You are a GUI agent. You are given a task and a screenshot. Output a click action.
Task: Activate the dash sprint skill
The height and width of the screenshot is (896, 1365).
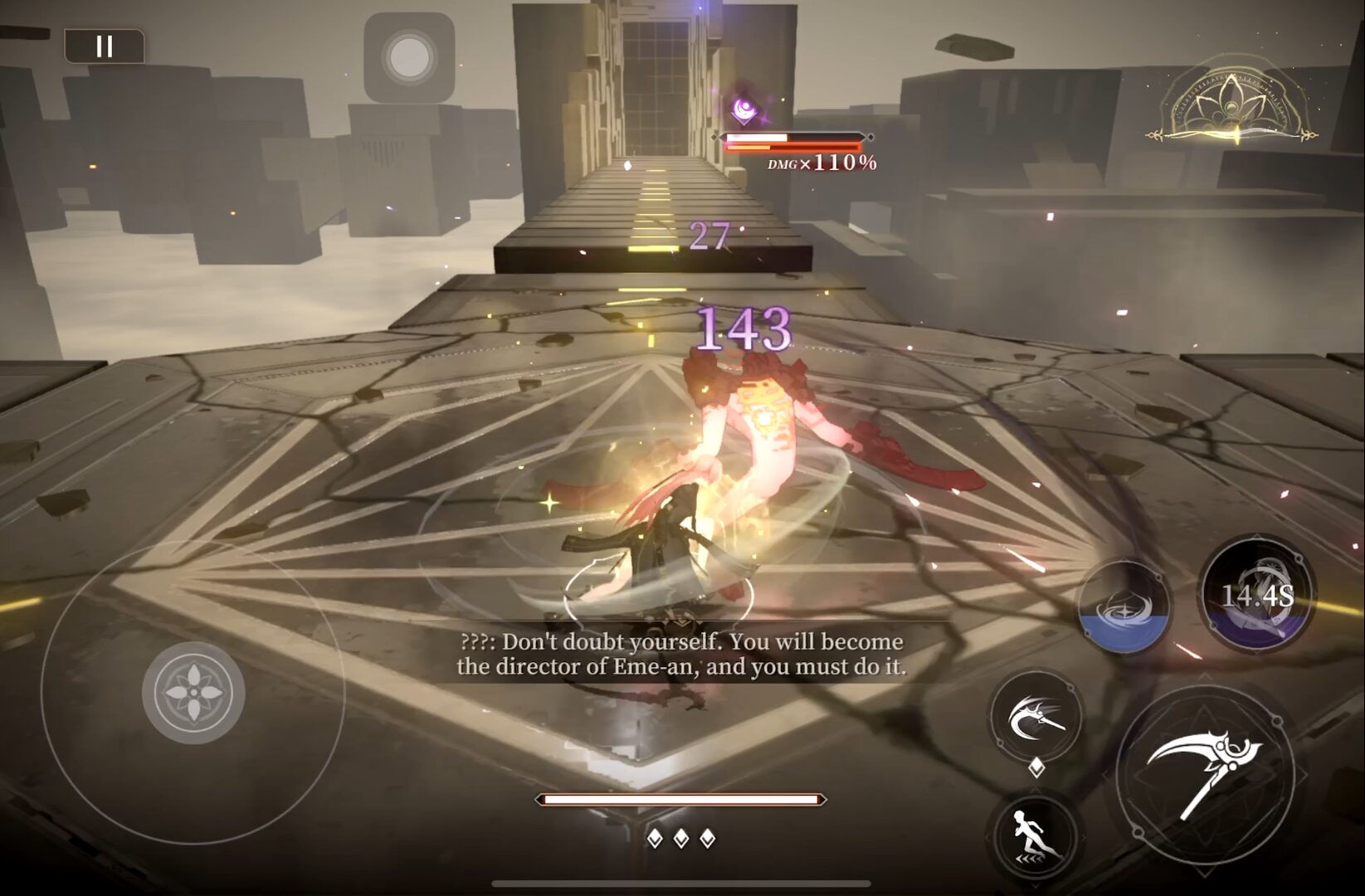tap(1033, 832)
